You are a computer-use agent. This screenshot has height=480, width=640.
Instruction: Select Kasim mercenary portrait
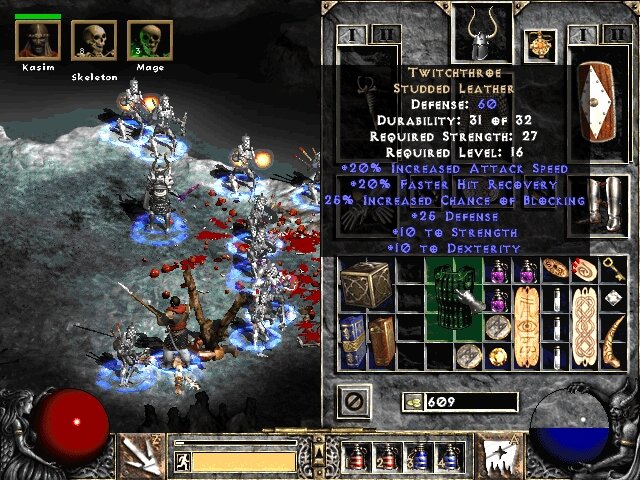[x=38, y=40]
